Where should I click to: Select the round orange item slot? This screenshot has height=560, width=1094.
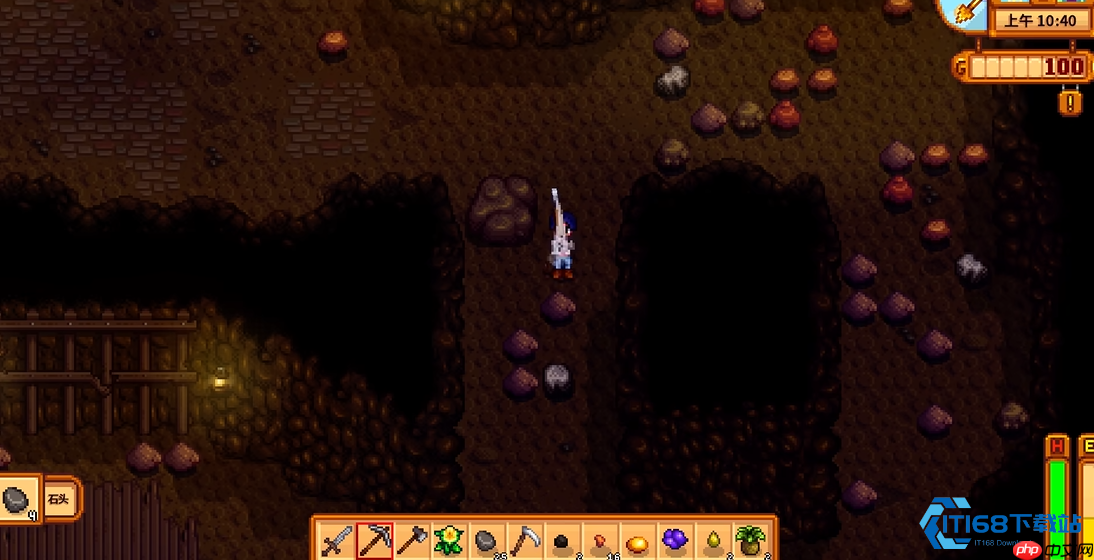pyautogui.click(x=637, y=541)
